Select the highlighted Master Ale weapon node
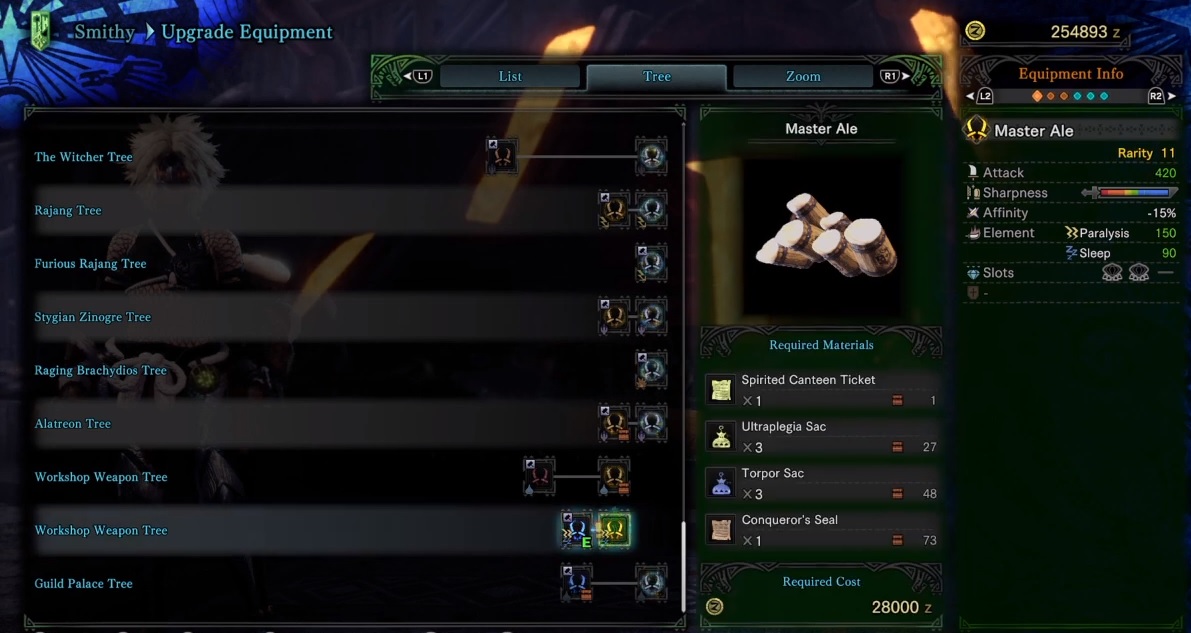The width and height of the screenshot is (1191, 633). coord(614,530)
